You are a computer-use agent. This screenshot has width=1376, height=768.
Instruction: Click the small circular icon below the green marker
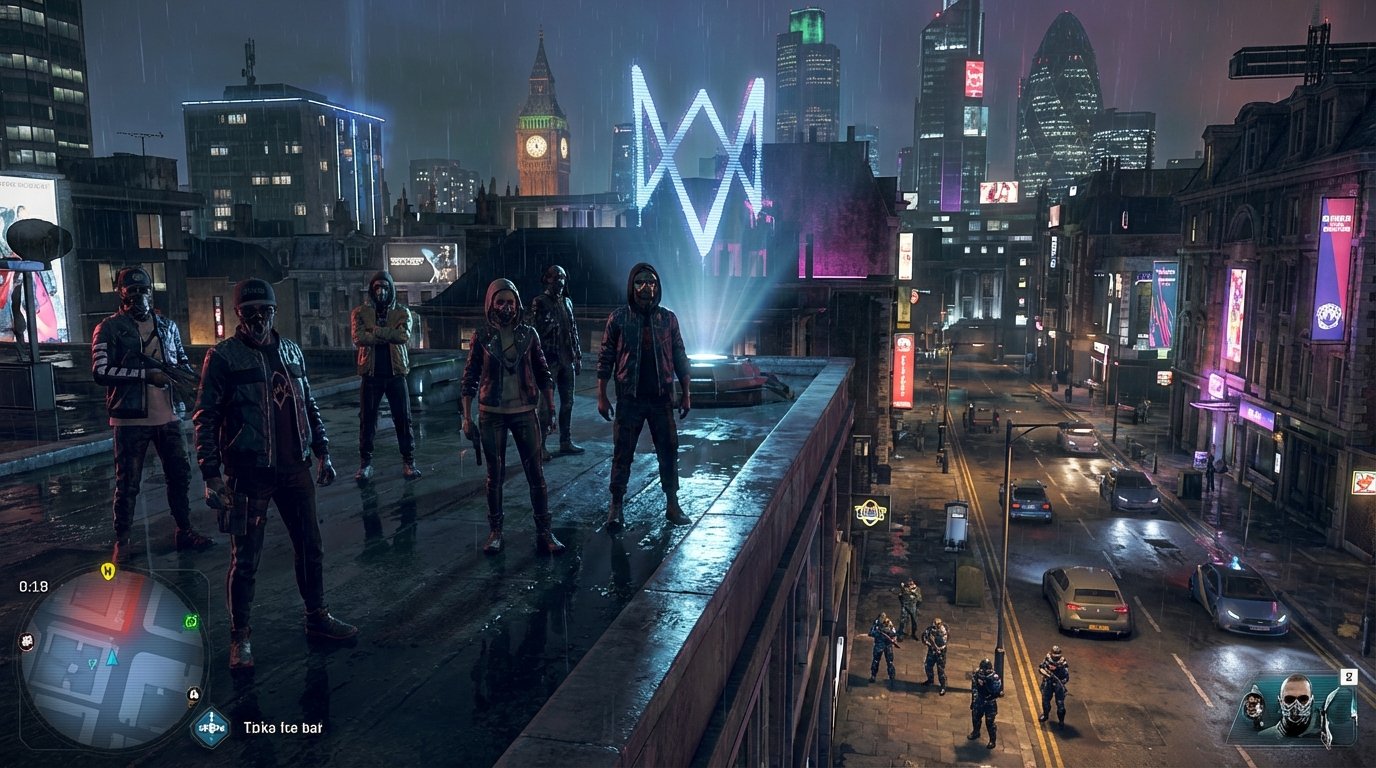[x=194, y=695]
